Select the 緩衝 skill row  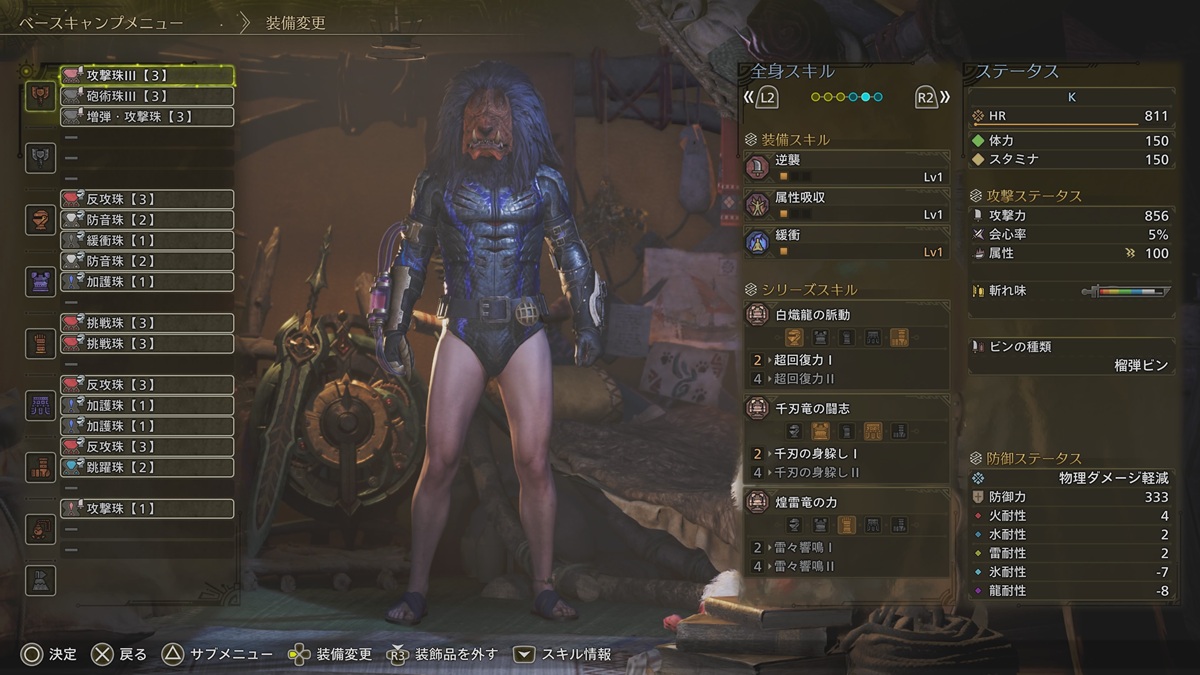pyautogui.click(x=847, y=243)
